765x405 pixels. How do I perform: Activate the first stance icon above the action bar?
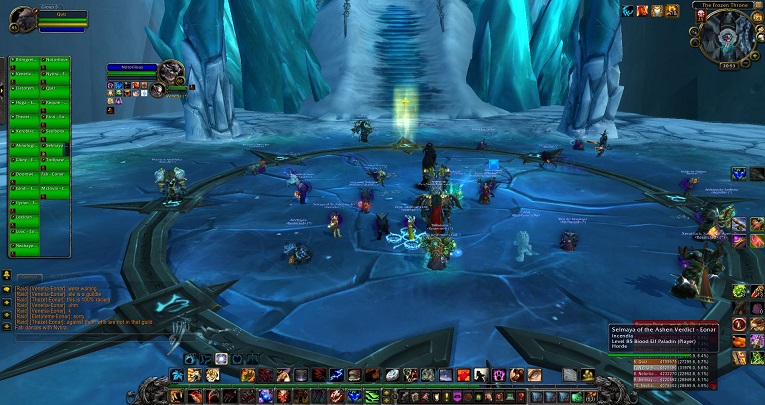pyautogui.click(x=189, y=358)
